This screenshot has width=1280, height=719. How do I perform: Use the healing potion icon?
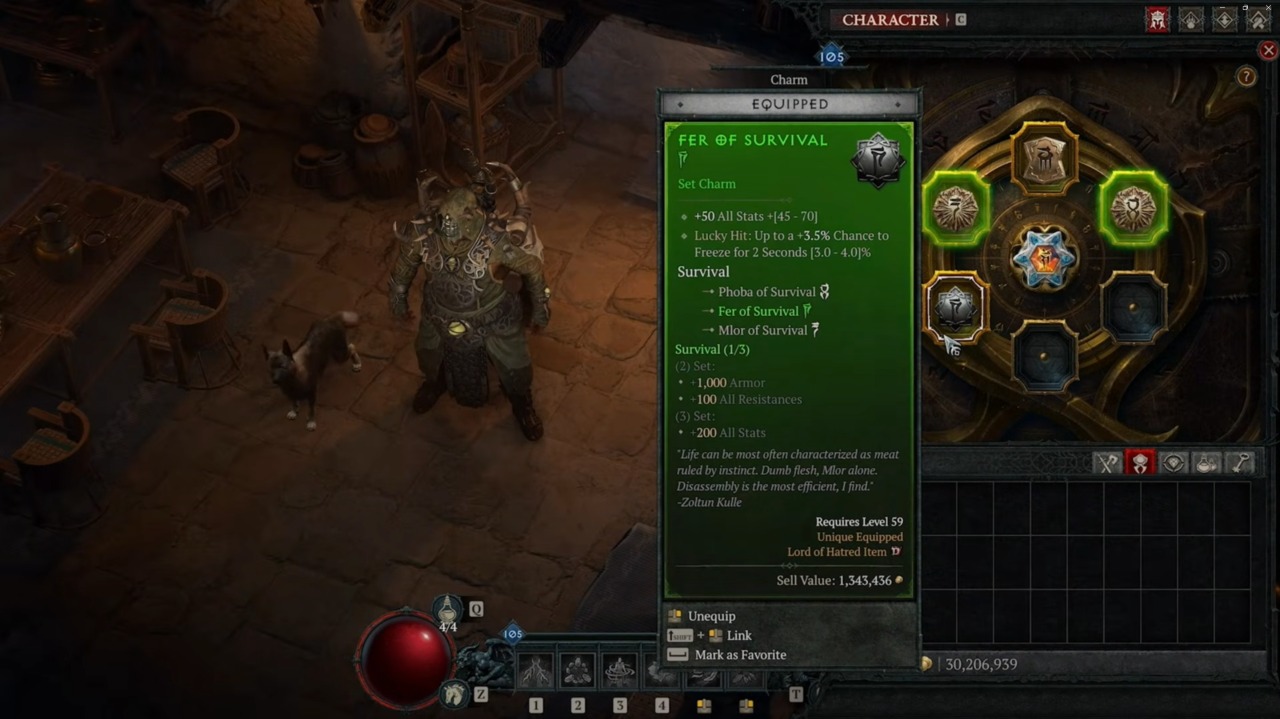[448, 608]
